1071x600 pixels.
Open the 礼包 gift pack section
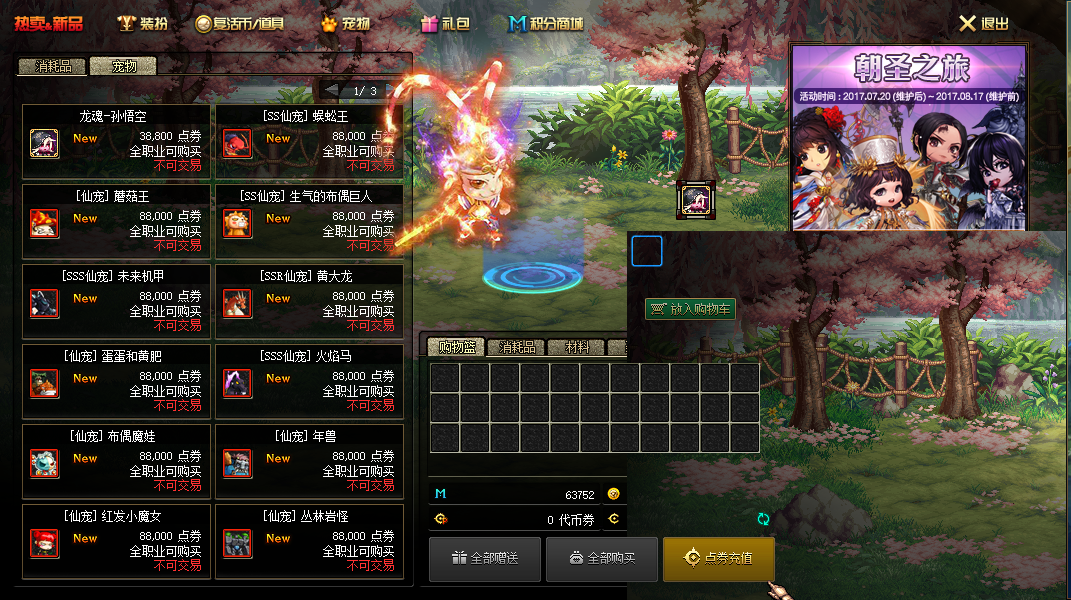(445, 23)
